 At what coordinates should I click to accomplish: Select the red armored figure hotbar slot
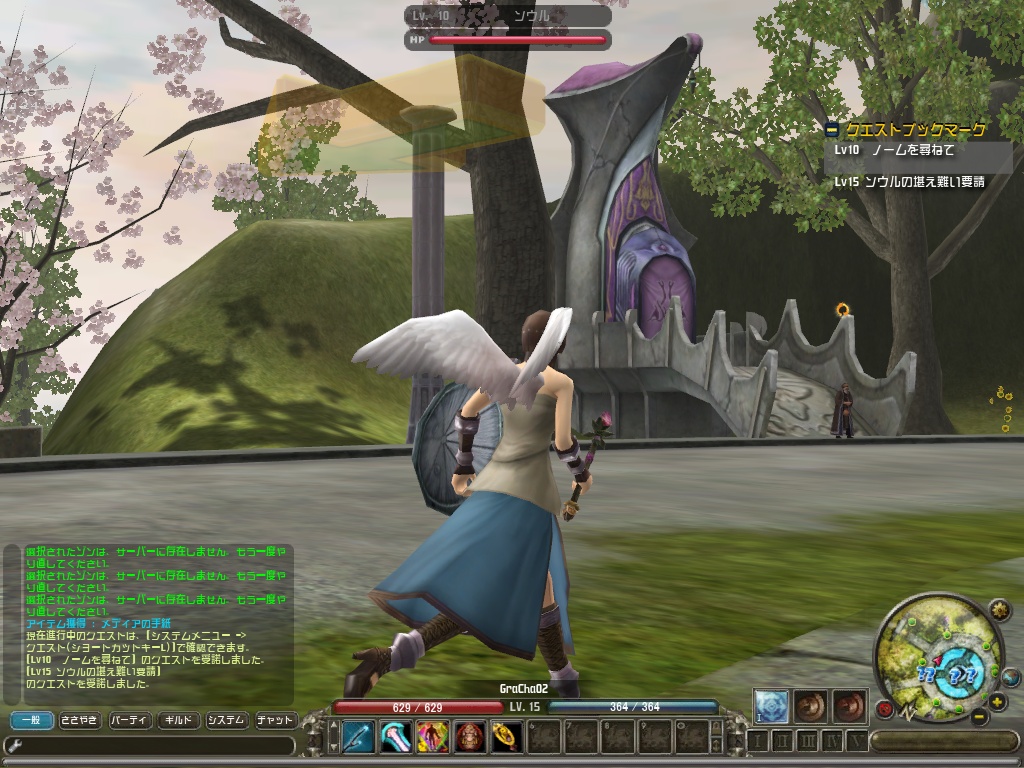pos(470,737)
